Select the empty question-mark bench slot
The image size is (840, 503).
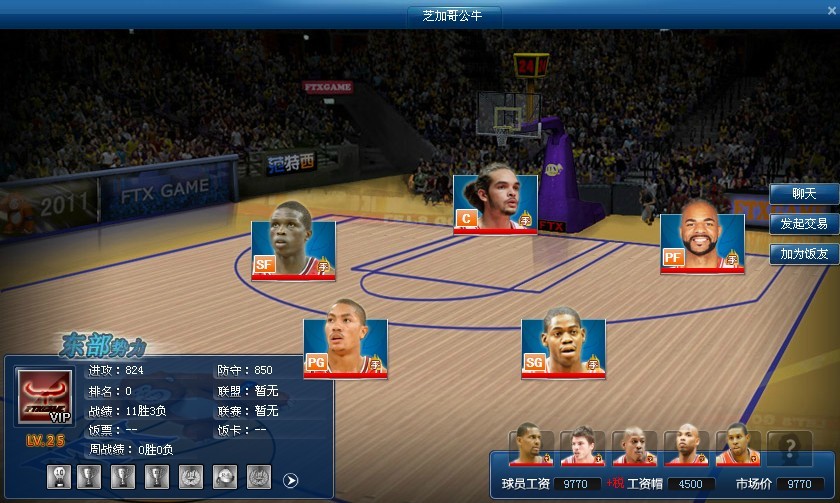(790, 447)
